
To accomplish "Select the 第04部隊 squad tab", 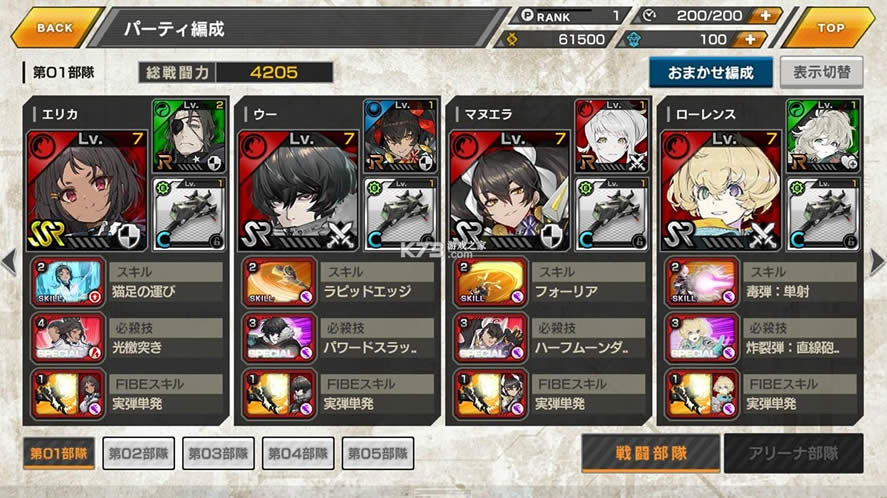I will point(297,453).
